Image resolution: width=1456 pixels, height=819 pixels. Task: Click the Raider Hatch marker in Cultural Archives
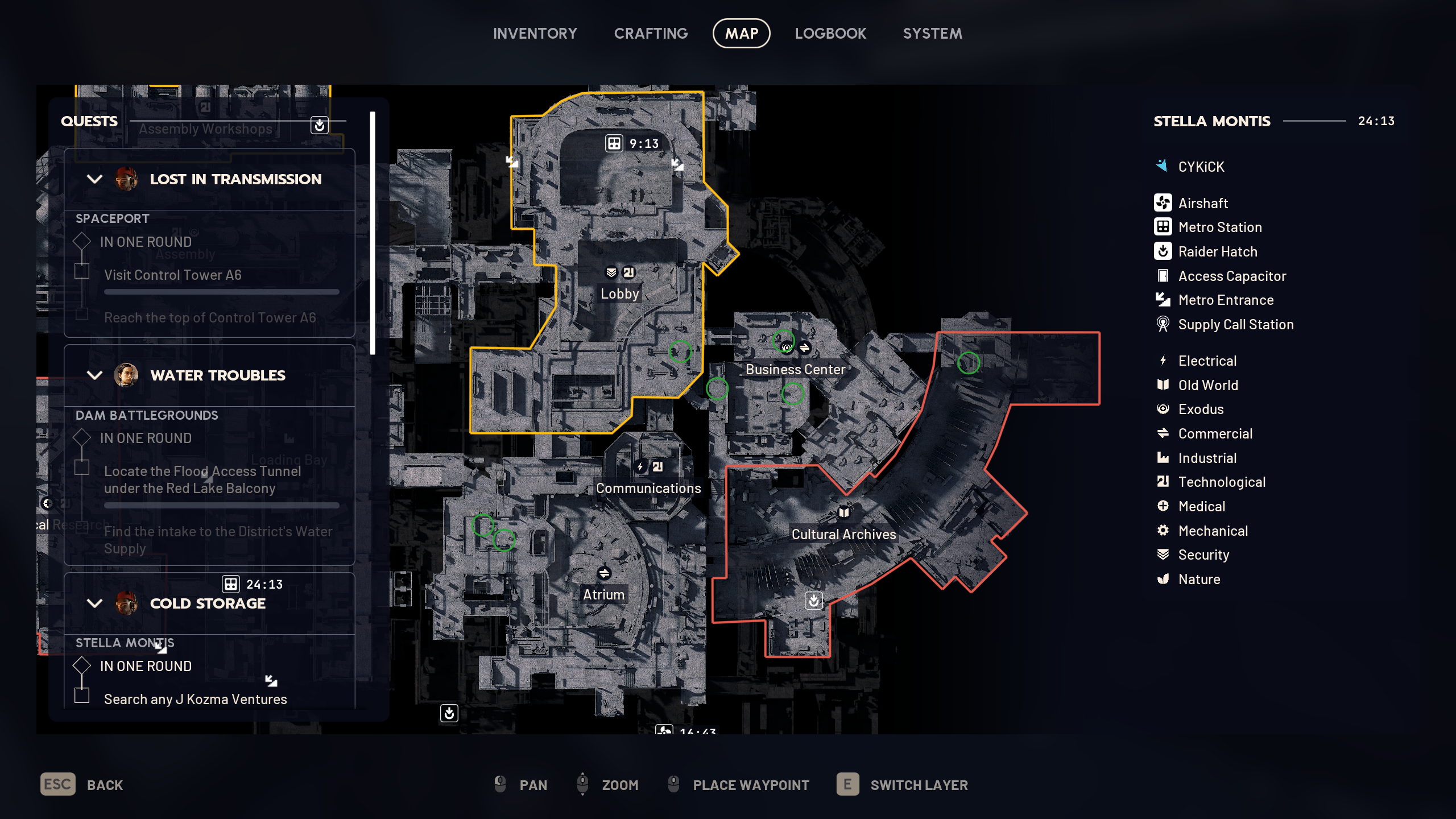pos(814,601)
